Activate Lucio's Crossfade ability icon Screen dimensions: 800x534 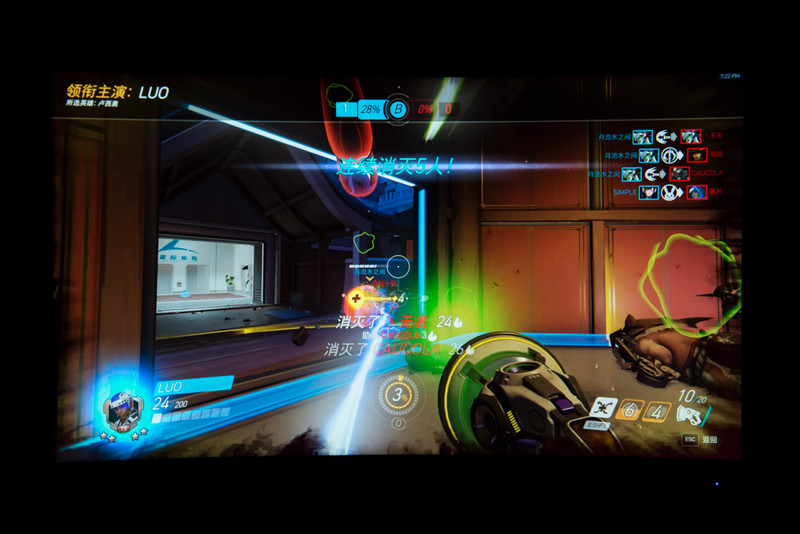click(x=603, y=409)
